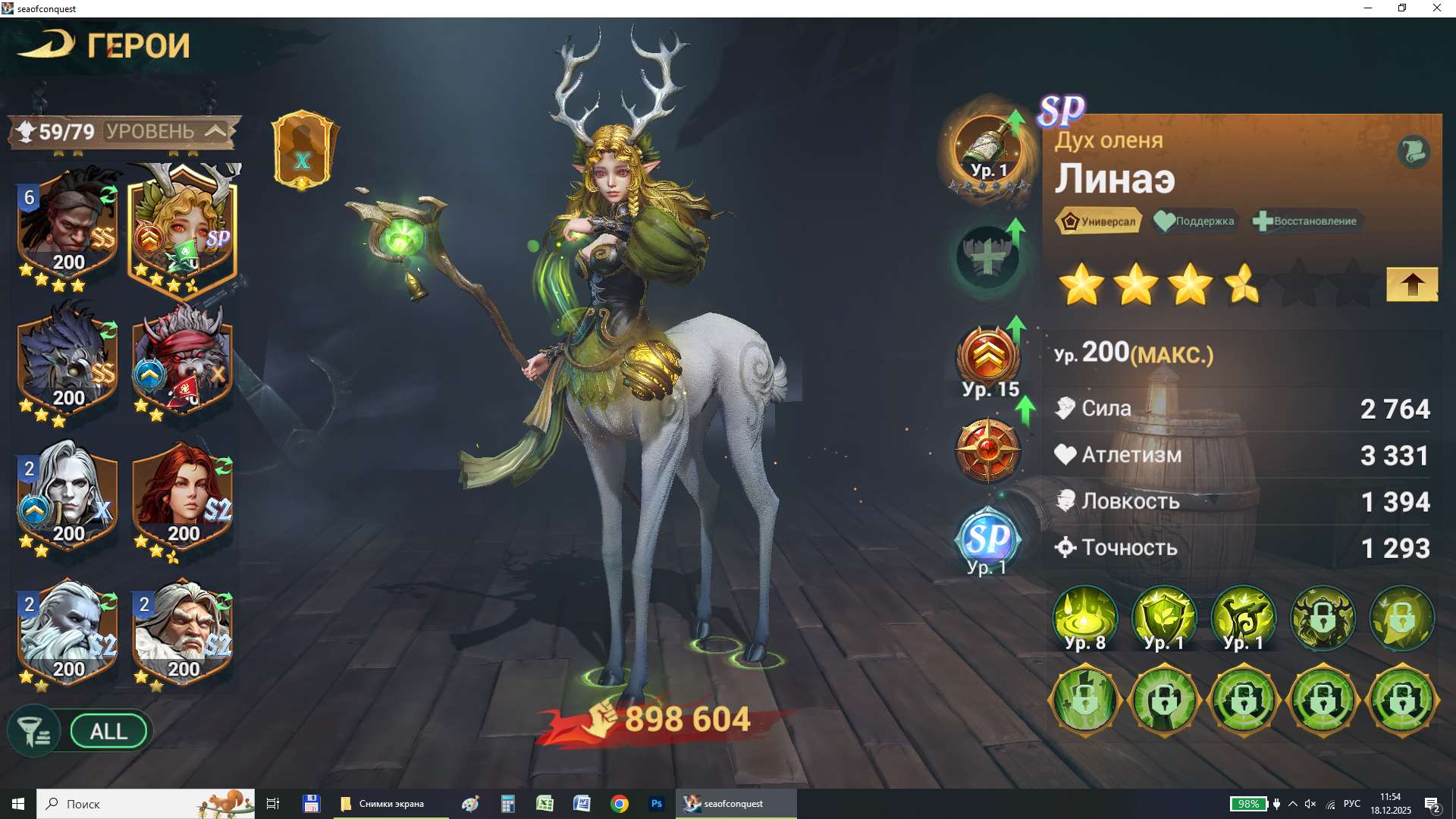
Task: Choose the dark-feathered beast hero portrait
Action: (68, 361)
